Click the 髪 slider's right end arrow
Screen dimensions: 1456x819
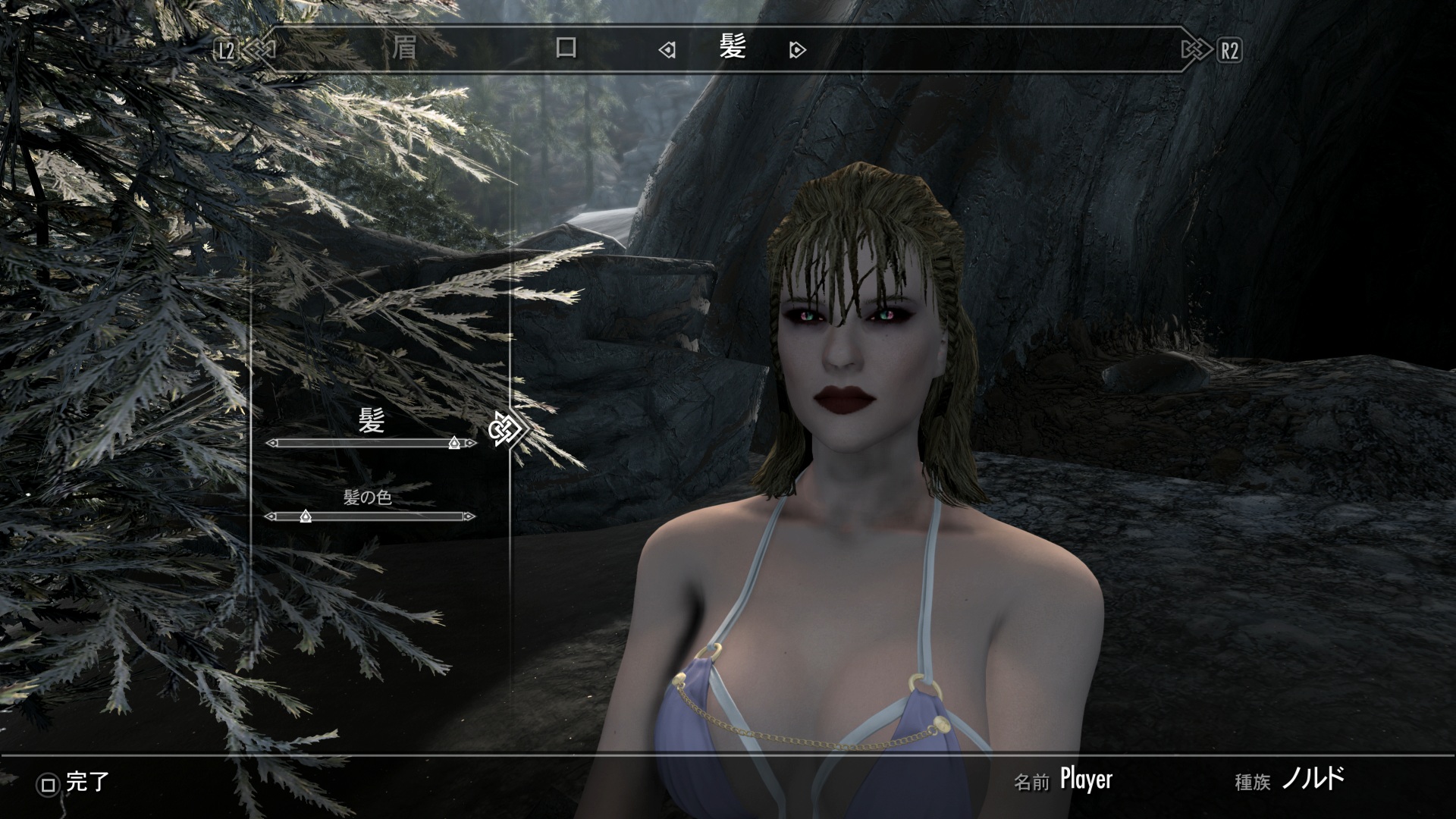click(472, 443)
